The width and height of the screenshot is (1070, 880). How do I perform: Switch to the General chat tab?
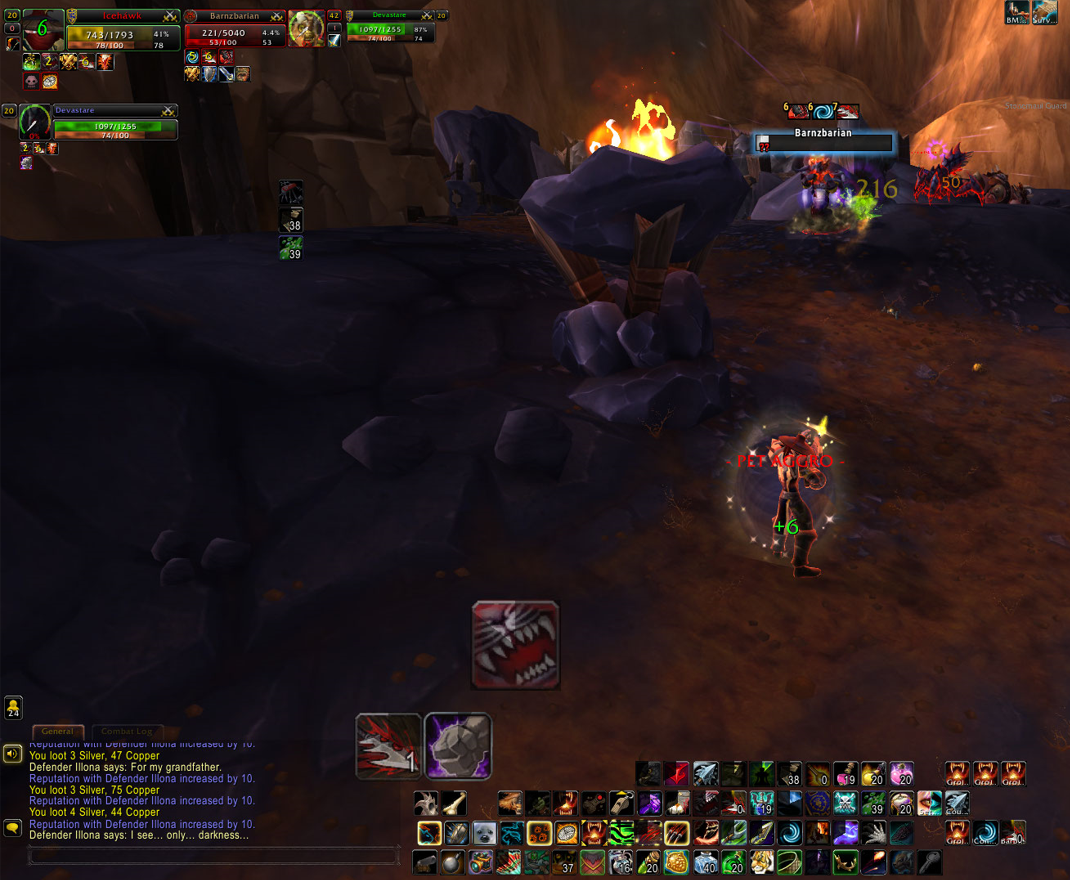(57, 732)
